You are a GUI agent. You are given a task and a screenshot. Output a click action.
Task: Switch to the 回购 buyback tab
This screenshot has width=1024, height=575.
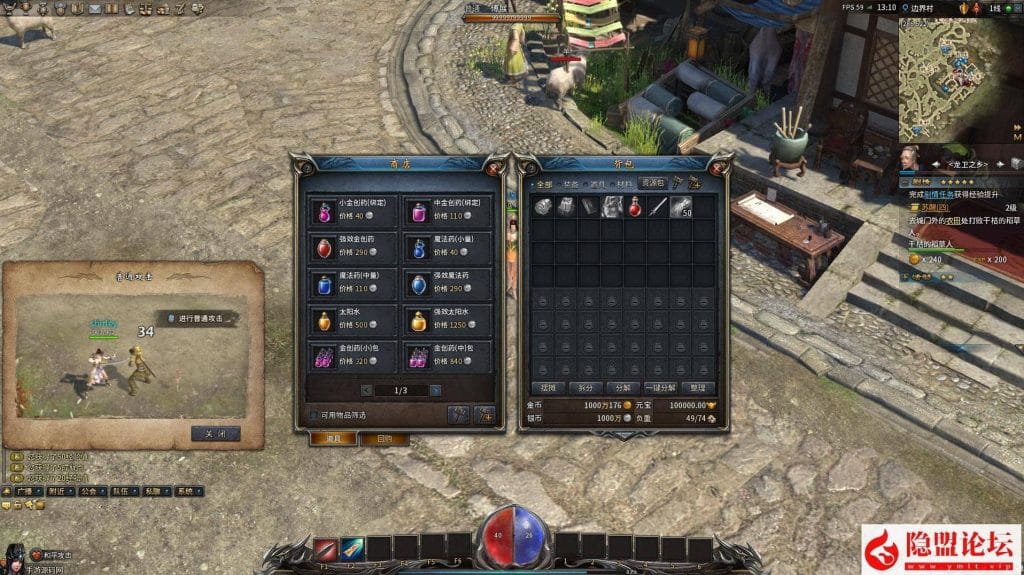pyautogui.click(x=385, y=439)
